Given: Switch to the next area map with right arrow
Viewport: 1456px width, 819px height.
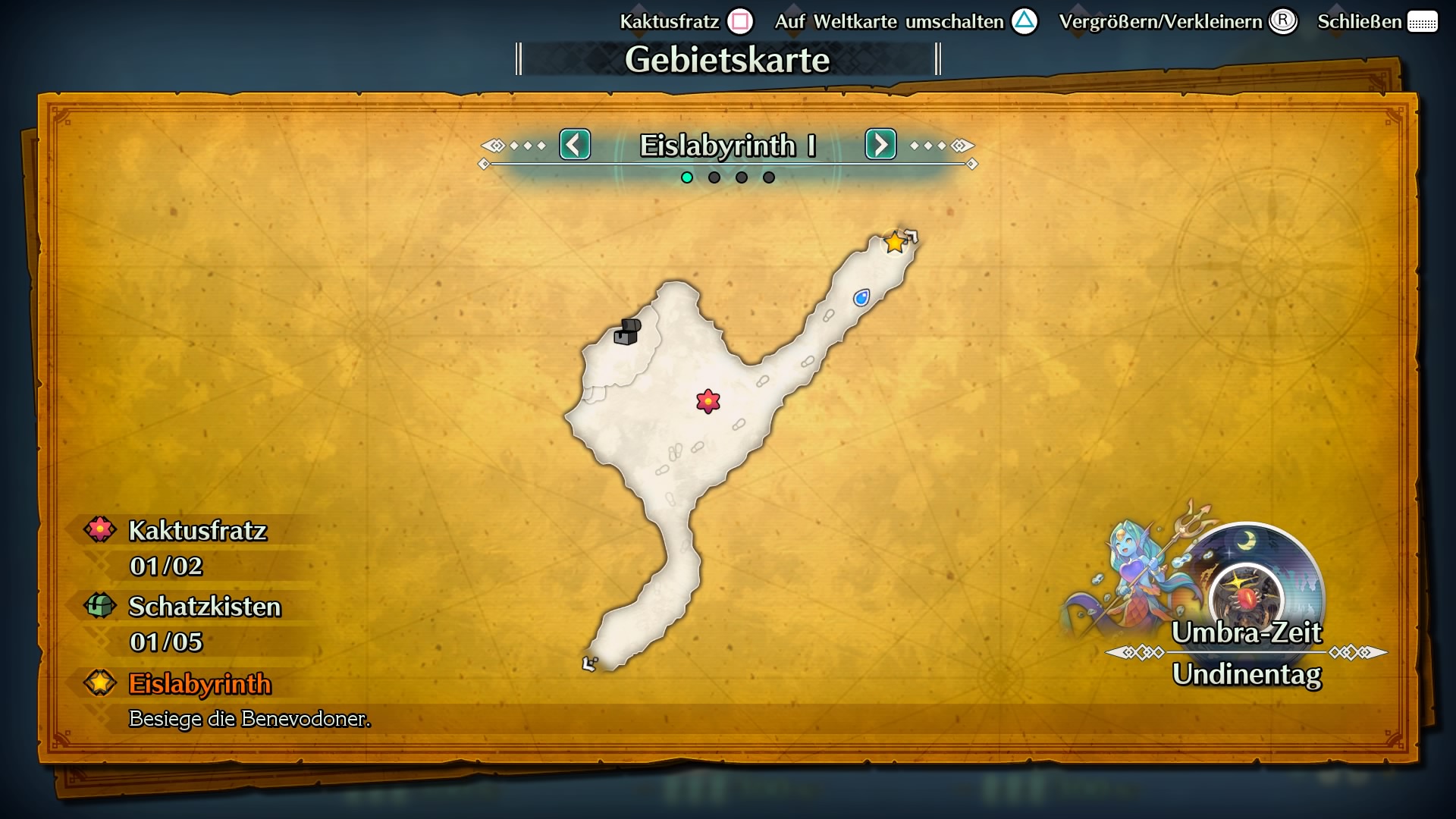Looking at the screenshot, I should click(x=880, y=144).
